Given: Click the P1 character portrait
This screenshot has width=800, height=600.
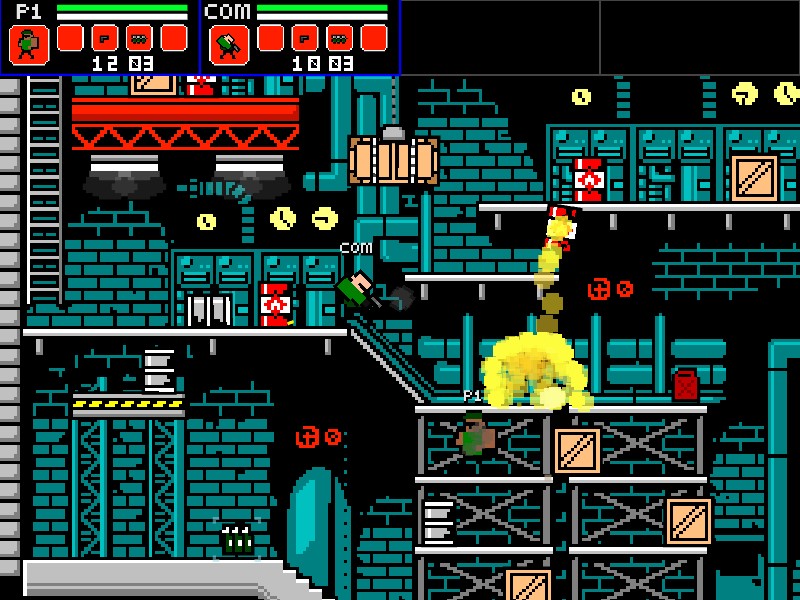Looking at the screenshot, I should coord(29,44).
